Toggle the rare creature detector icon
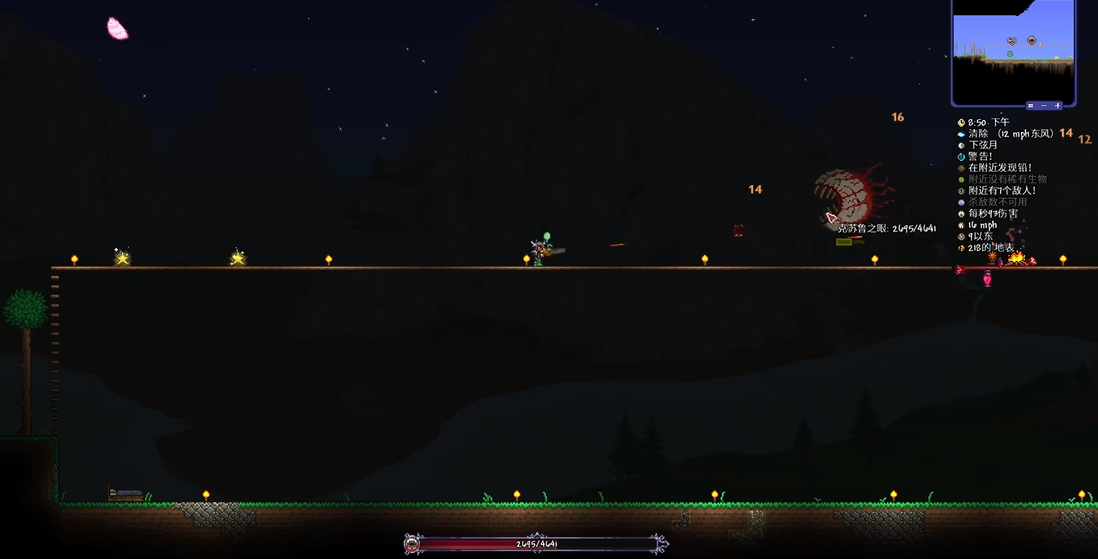The width and height of the screenshot is (1098, 559). pos(962,179)
